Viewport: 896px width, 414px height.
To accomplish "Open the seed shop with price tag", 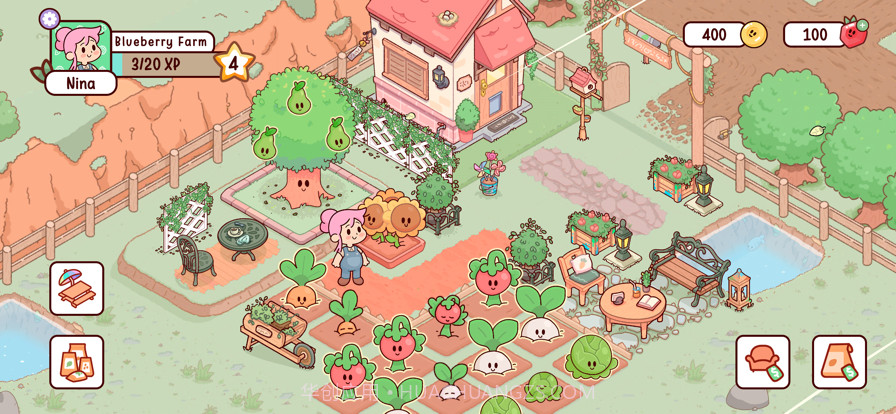I will pyautogui.click(x=839, y=362).
